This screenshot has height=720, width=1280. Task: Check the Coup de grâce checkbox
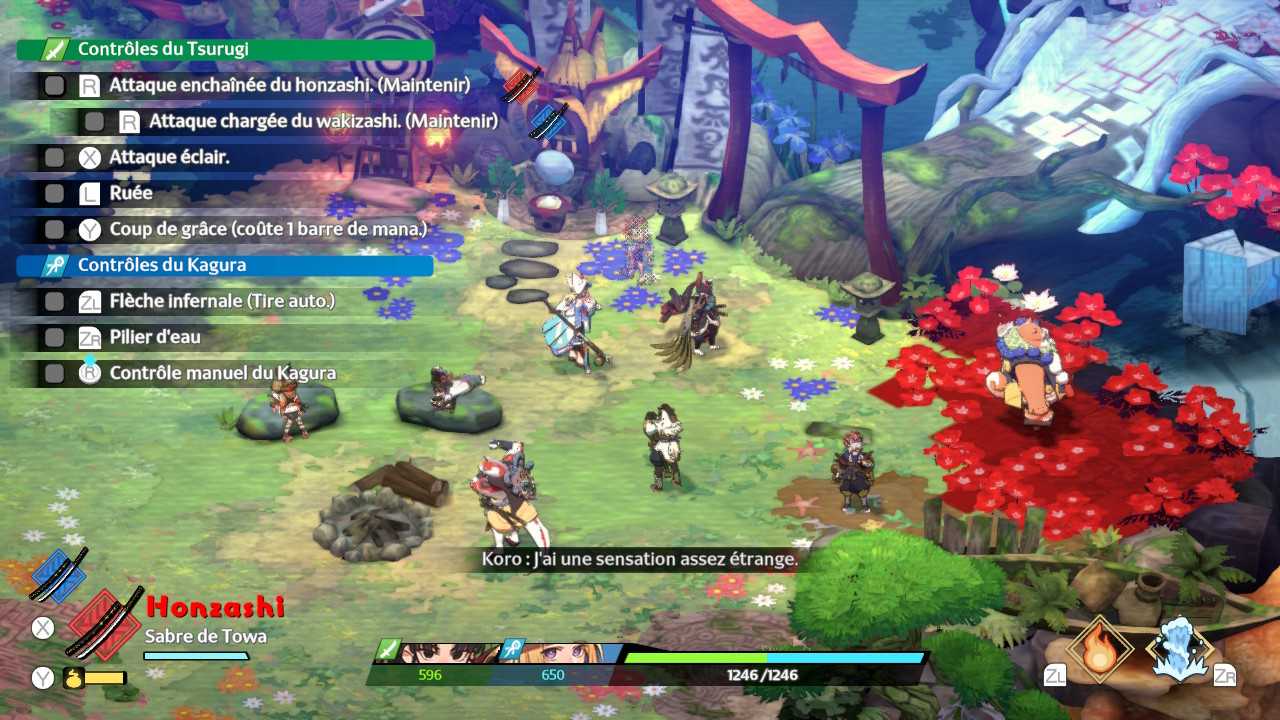55,230
